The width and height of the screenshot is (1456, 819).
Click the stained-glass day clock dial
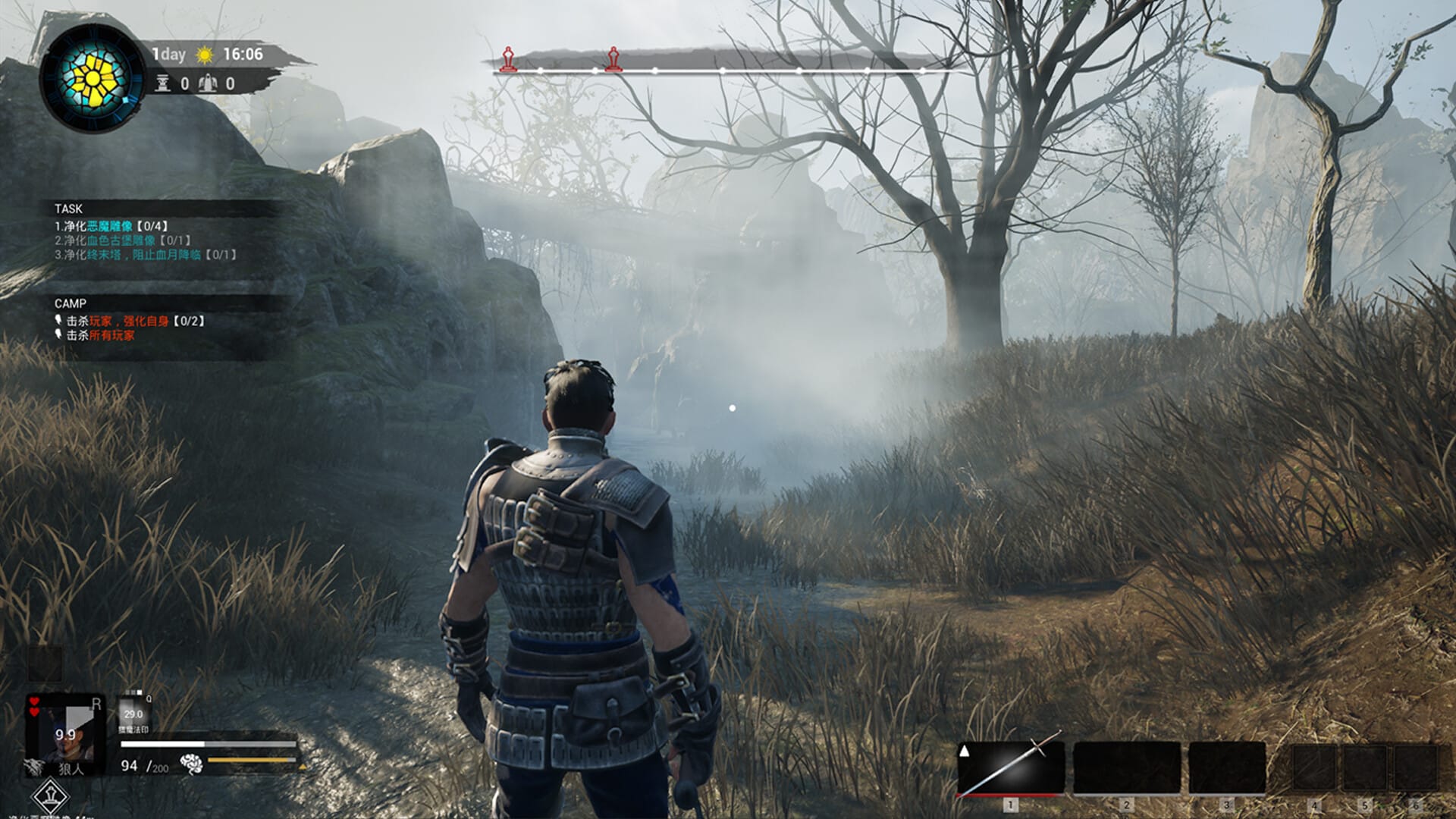click(x=92, y=78)
